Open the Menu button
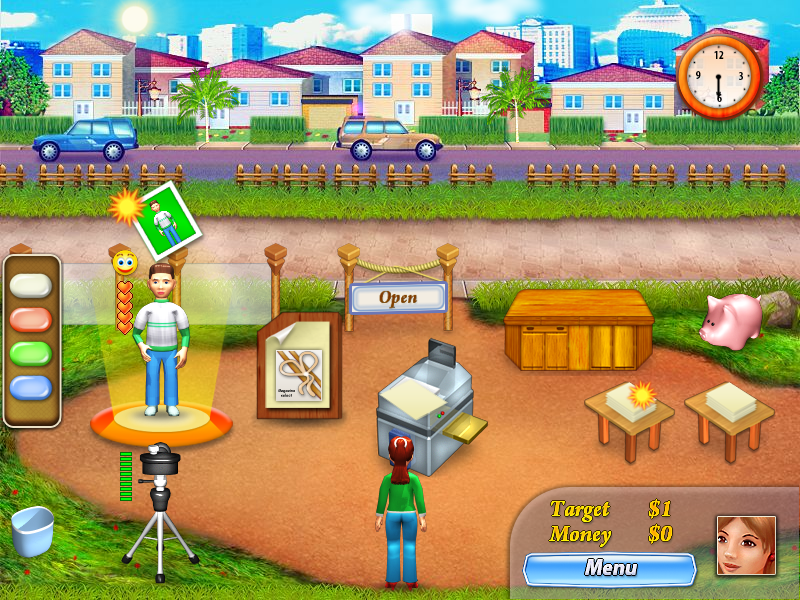This screenshot has width=800, height=600. (x=610, y=569)
